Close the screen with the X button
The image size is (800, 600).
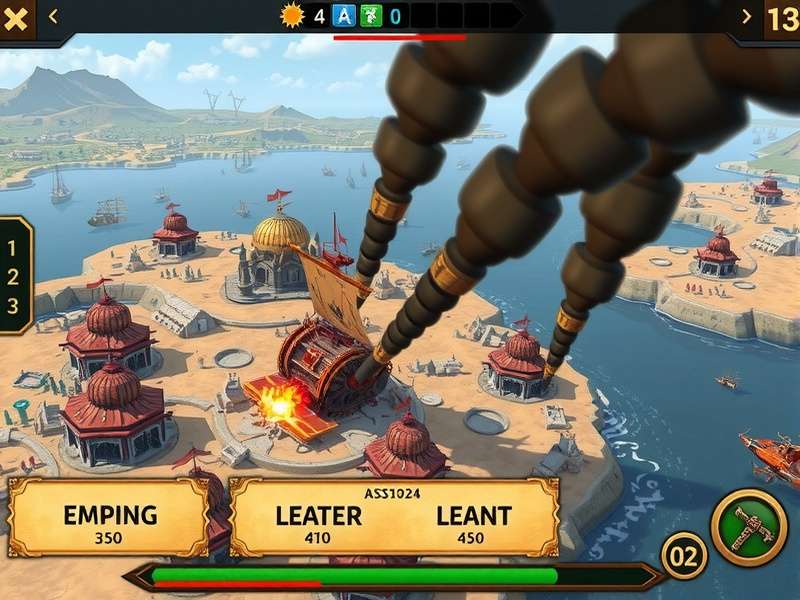tap(15, 17)
